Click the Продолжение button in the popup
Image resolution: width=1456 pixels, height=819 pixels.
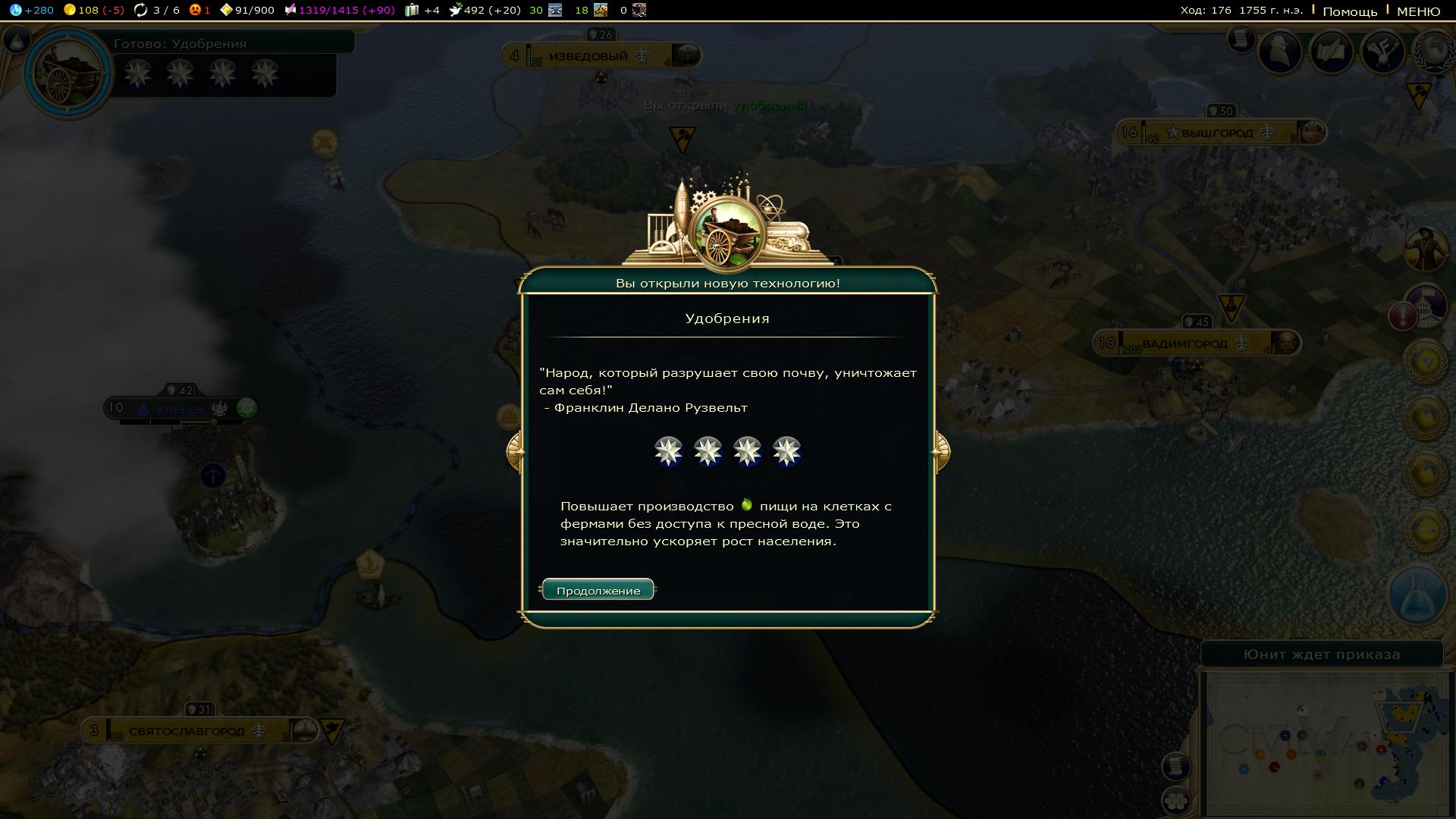[x=598, y=590]
